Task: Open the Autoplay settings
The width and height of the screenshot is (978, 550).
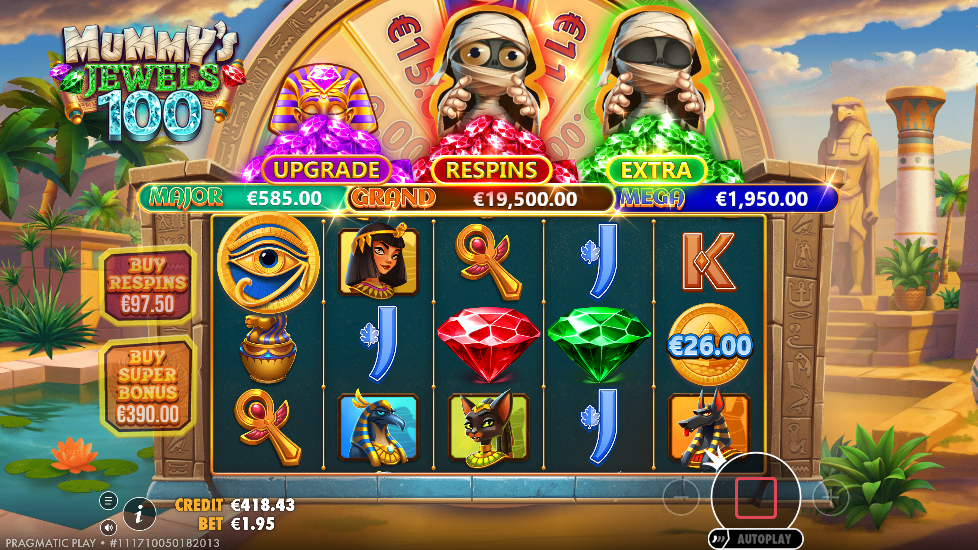Action: click(756, 539)
